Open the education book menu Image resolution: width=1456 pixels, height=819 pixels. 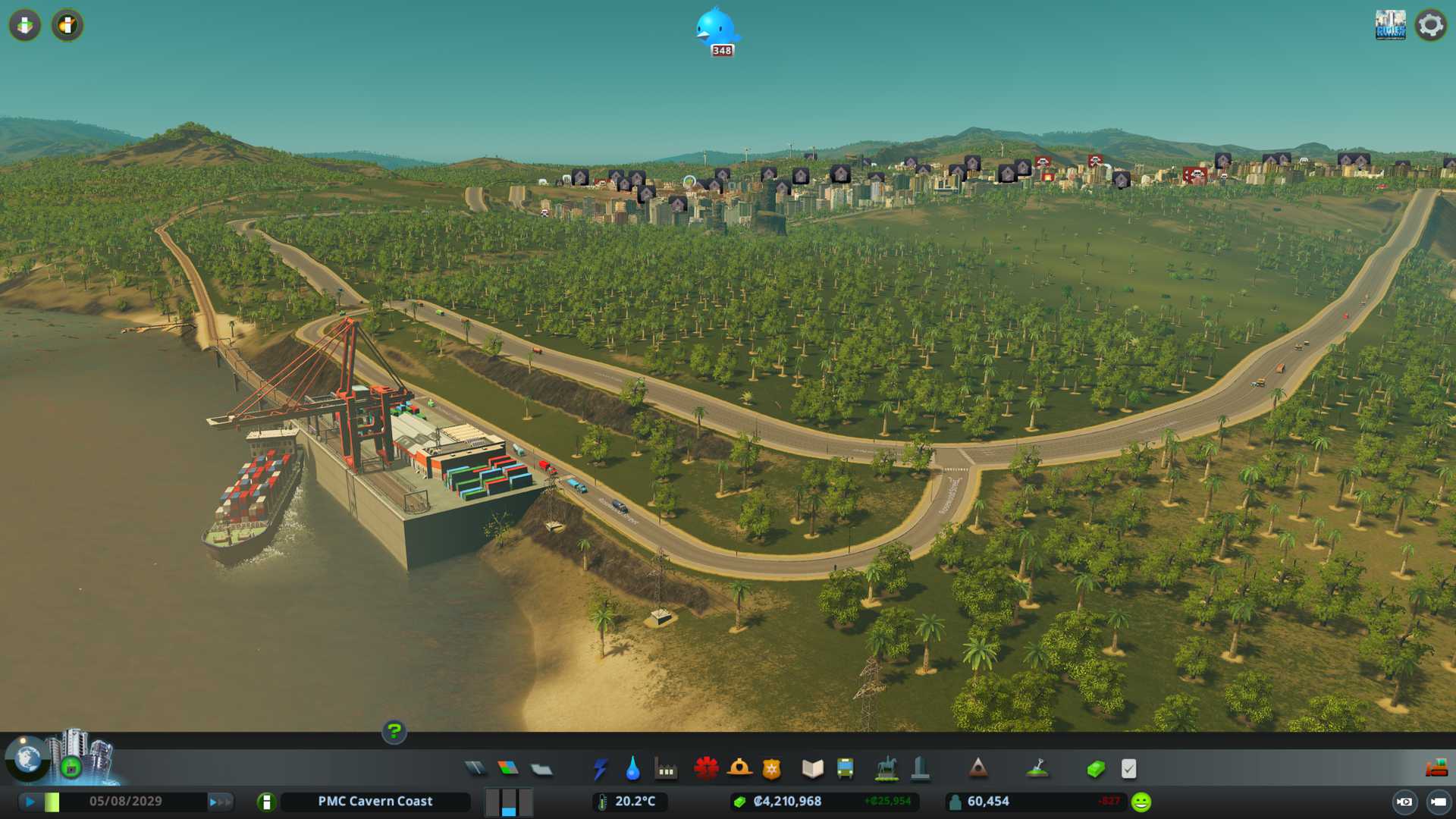812,769
